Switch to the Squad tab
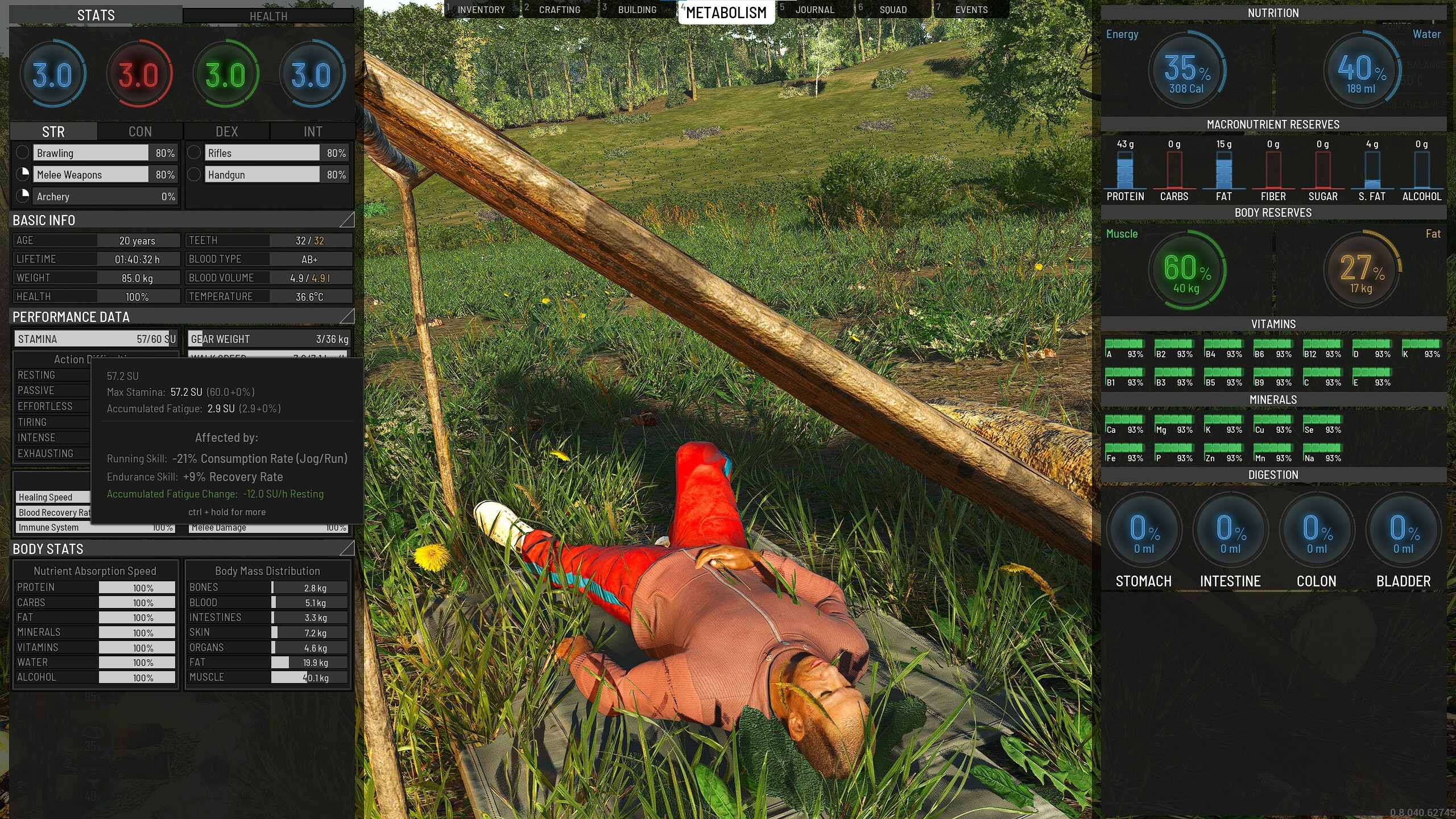The height and width of the screenshot is (819, 1456). click(x=893, y=10)
